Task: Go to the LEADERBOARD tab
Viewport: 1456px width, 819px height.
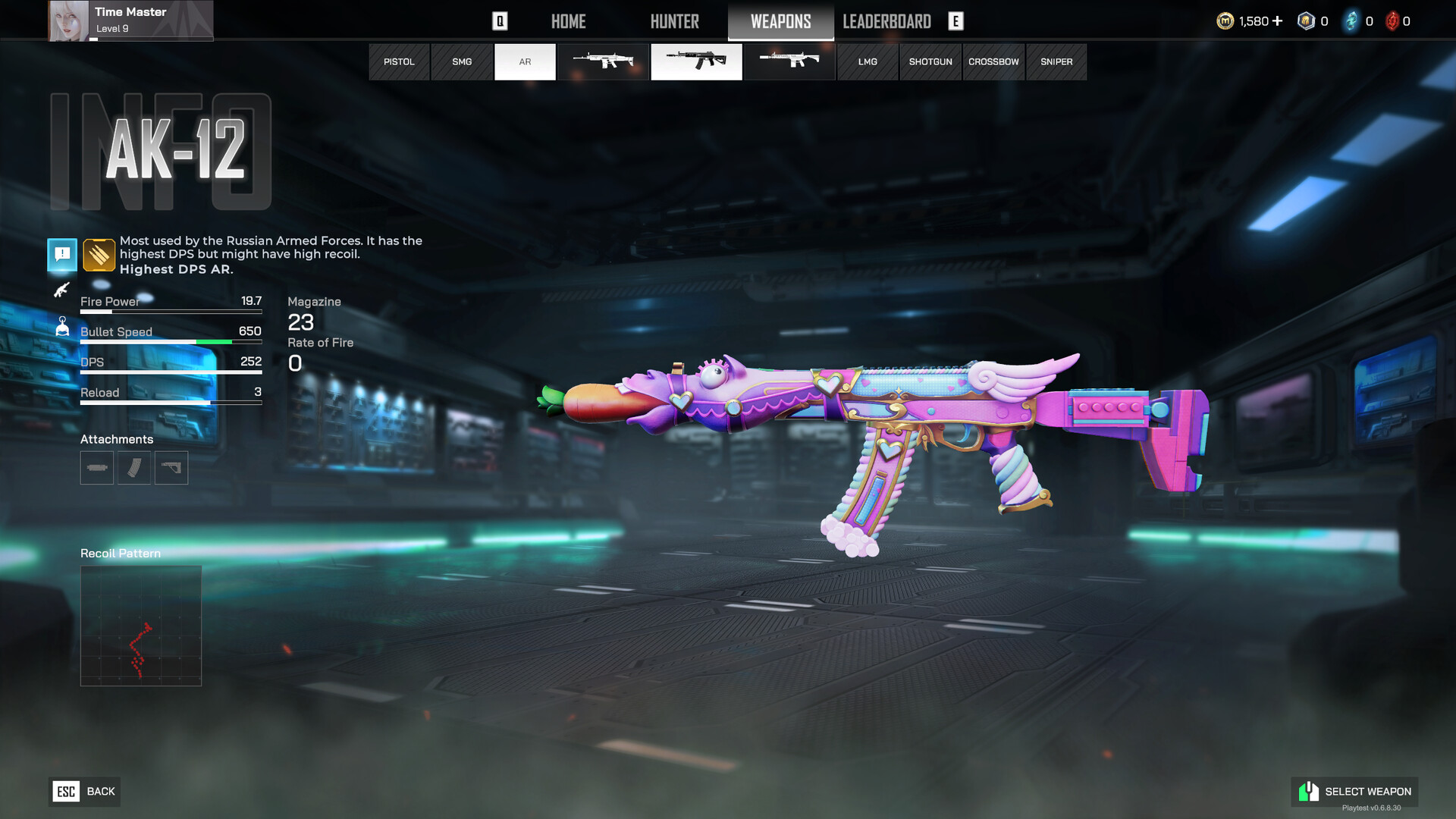Action: [886, 21]
